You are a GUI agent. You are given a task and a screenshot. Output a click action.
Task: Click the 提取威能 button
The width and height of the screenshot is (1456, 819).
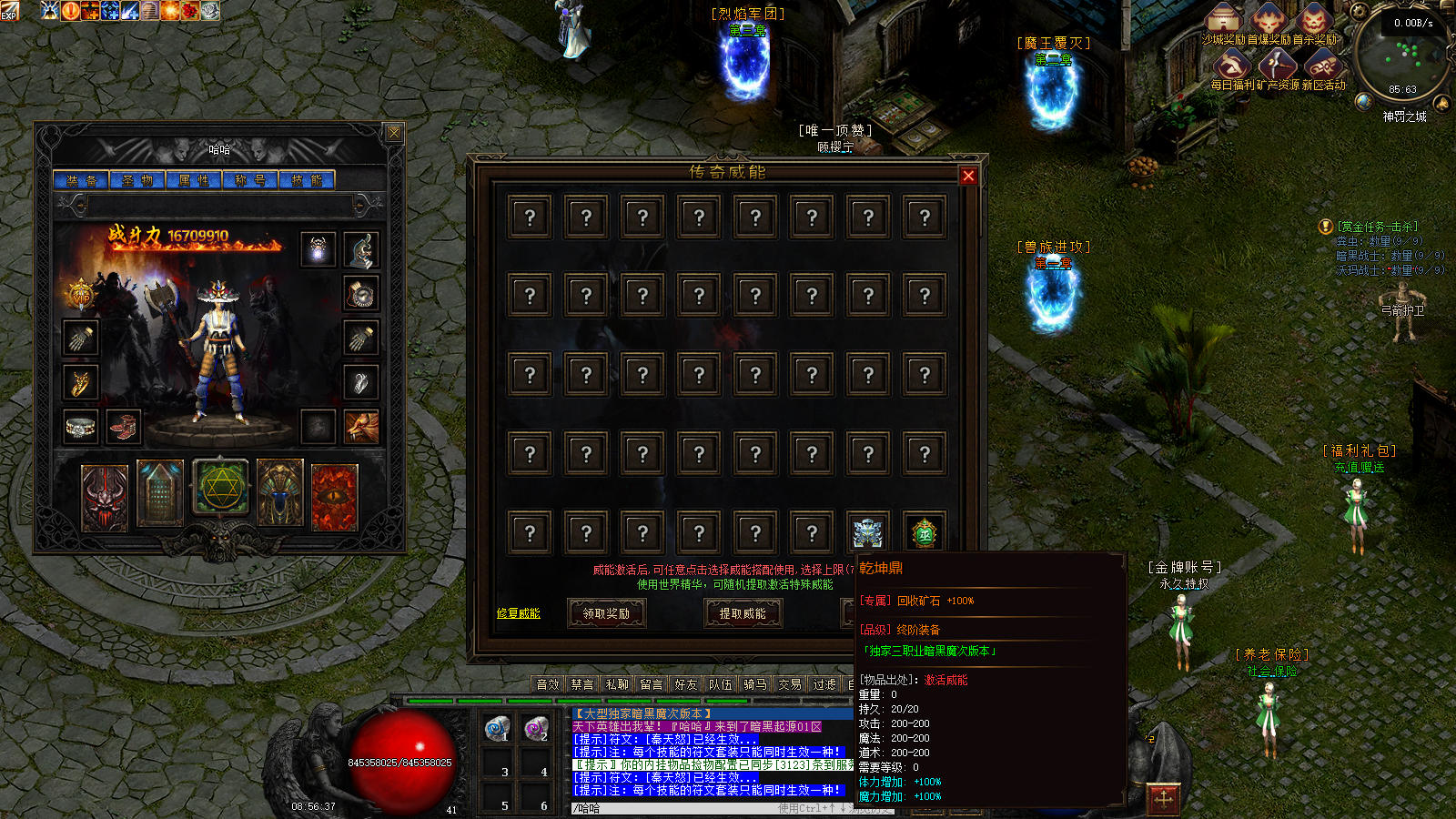point(743,613)
